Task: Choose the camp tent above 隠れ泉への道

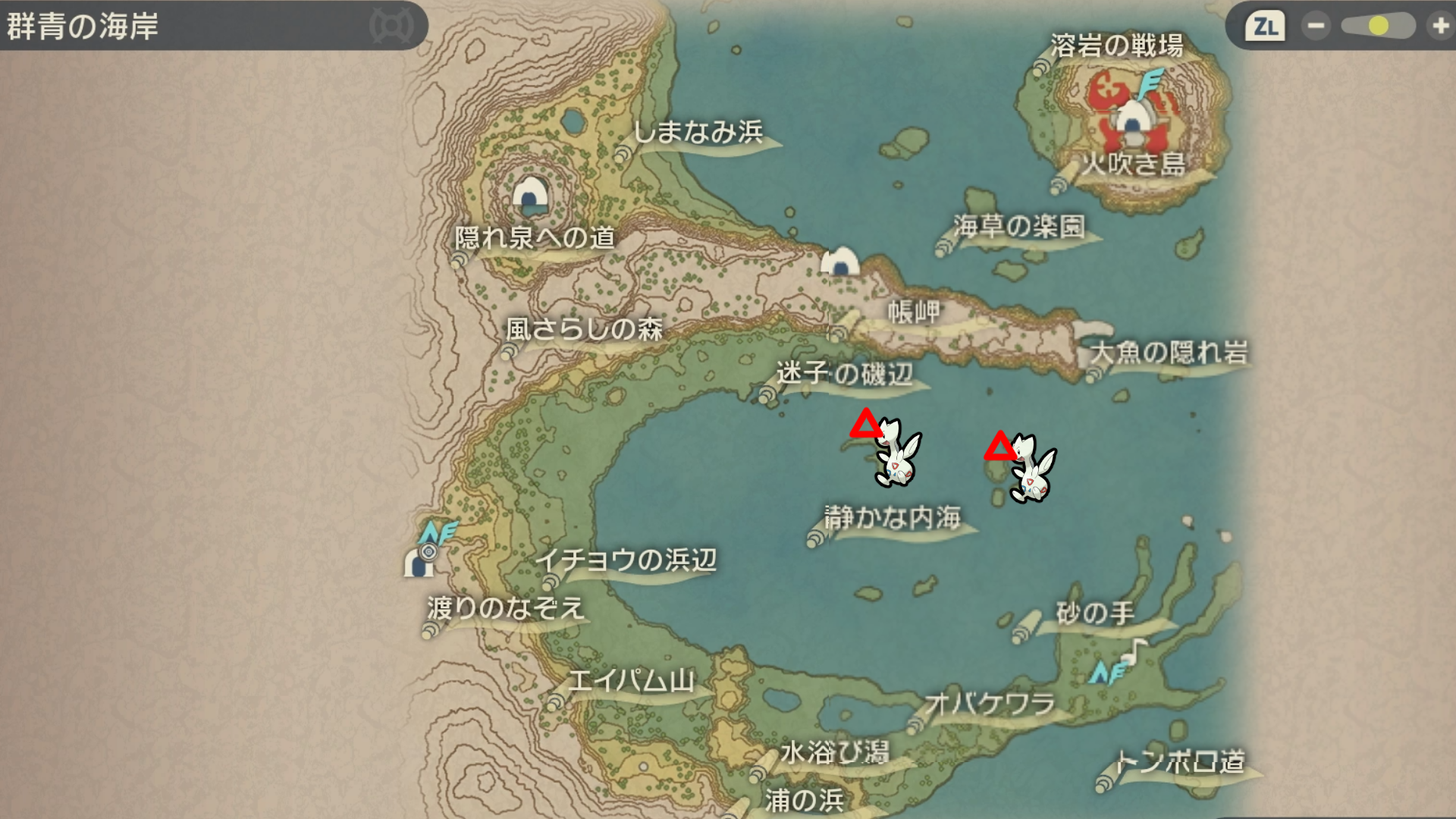Action: click(x=530, y=196)
